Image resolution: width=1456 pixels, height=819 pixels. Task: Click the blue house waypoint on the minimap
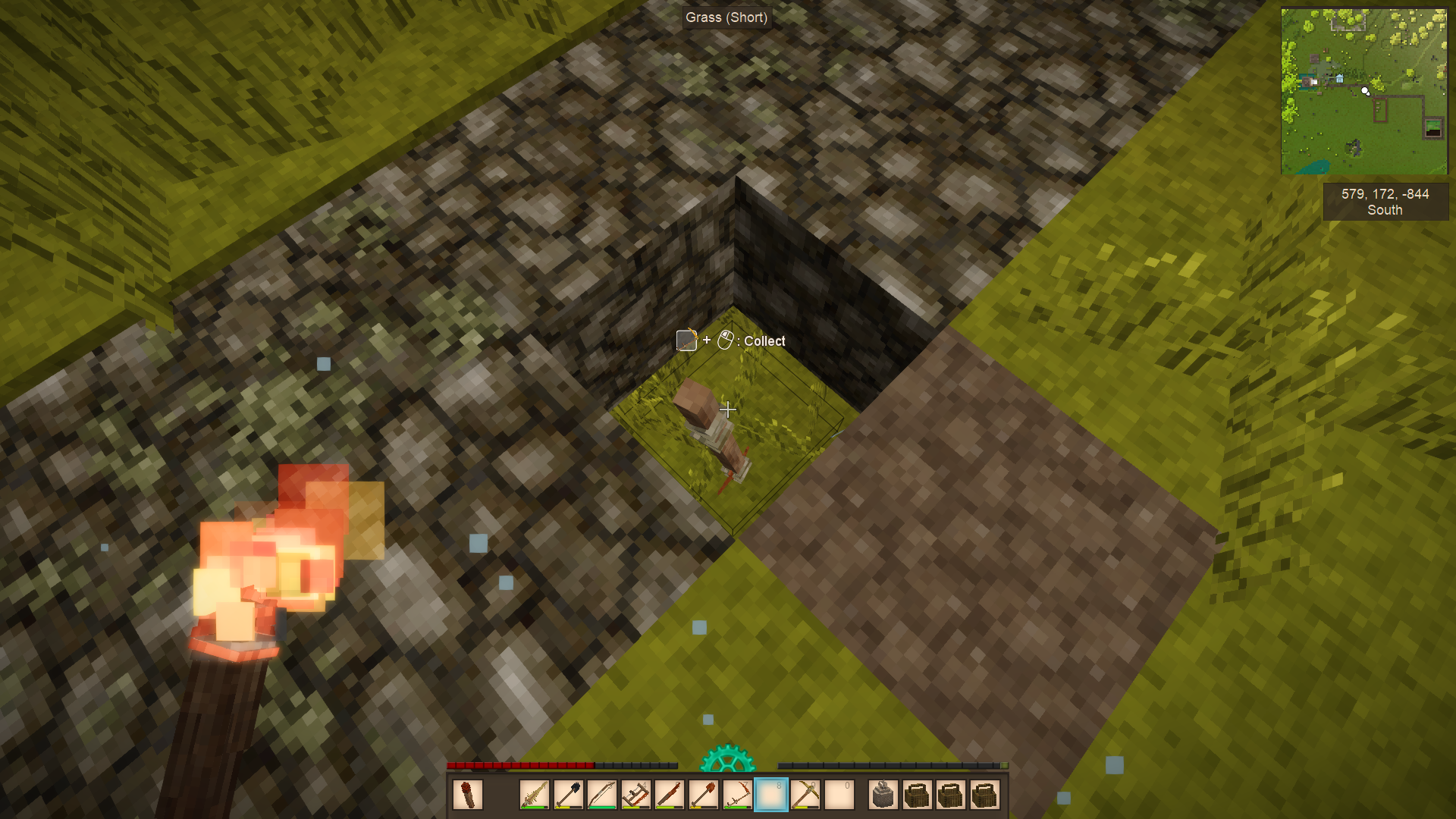pos(1340,78)
